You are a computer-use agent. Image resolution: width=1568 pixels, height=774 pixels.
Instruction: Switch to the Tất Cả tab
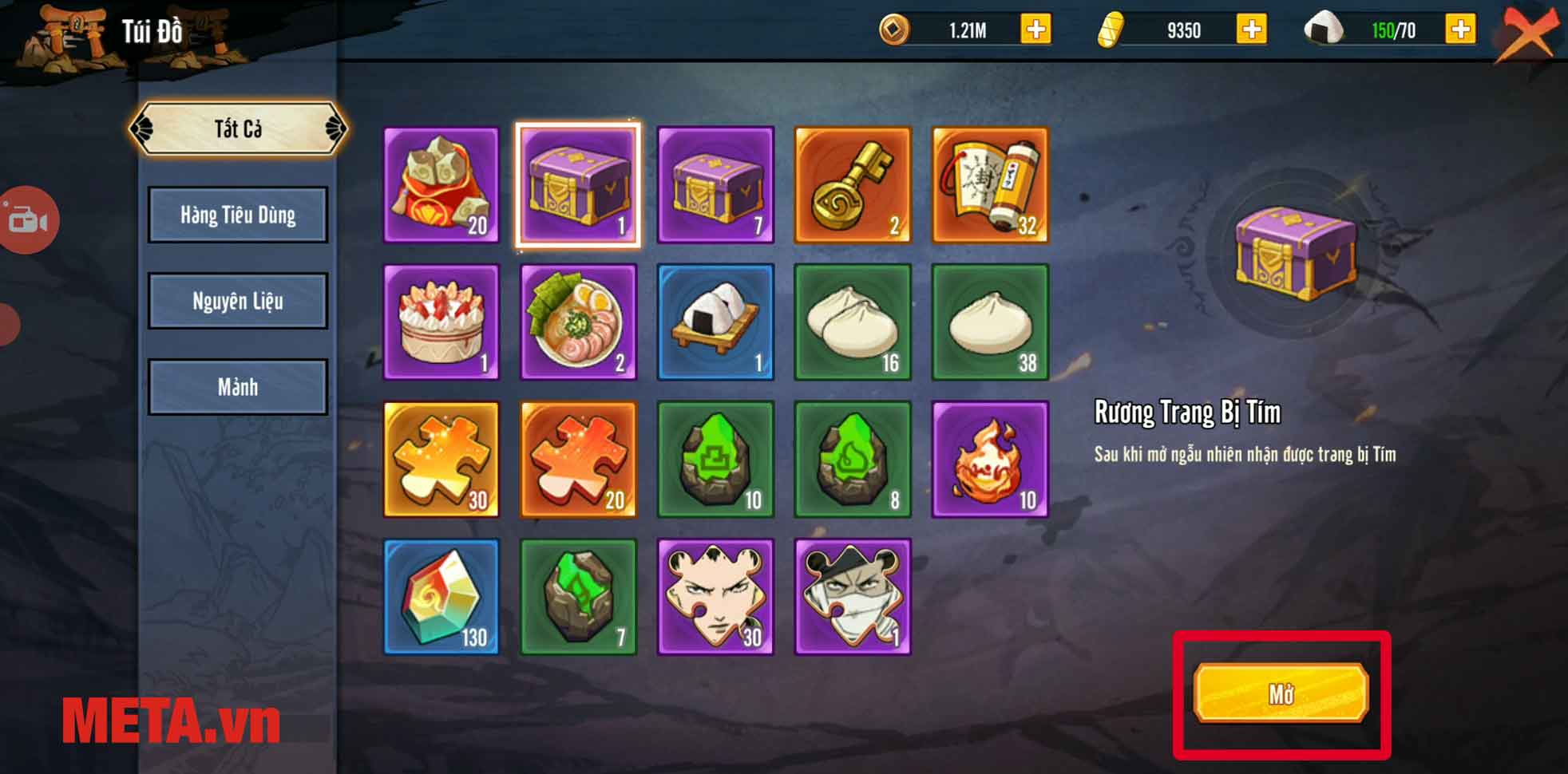coord(238,128)
